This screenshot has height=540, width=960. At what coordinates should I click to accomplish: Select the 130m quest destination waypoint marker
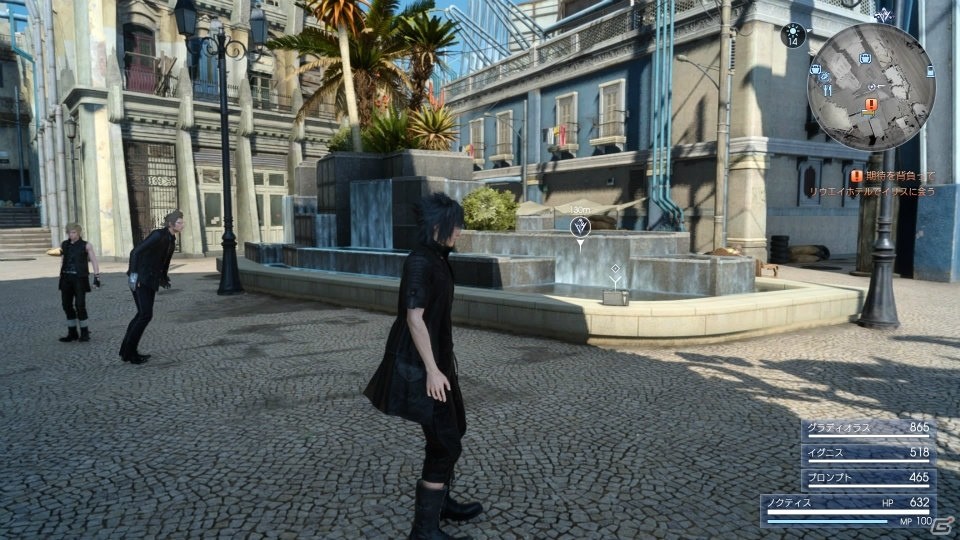coord(579,228)
